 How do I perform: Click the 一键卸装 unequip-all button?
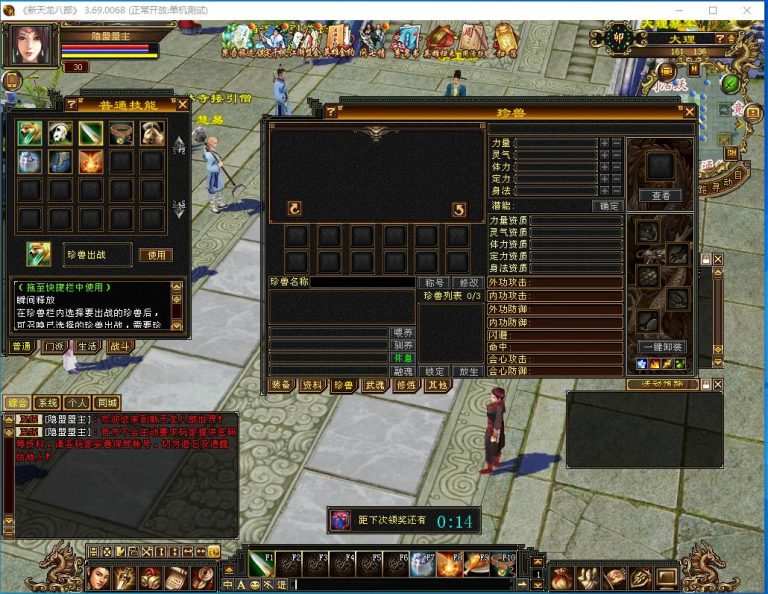[x=661, y=347]
